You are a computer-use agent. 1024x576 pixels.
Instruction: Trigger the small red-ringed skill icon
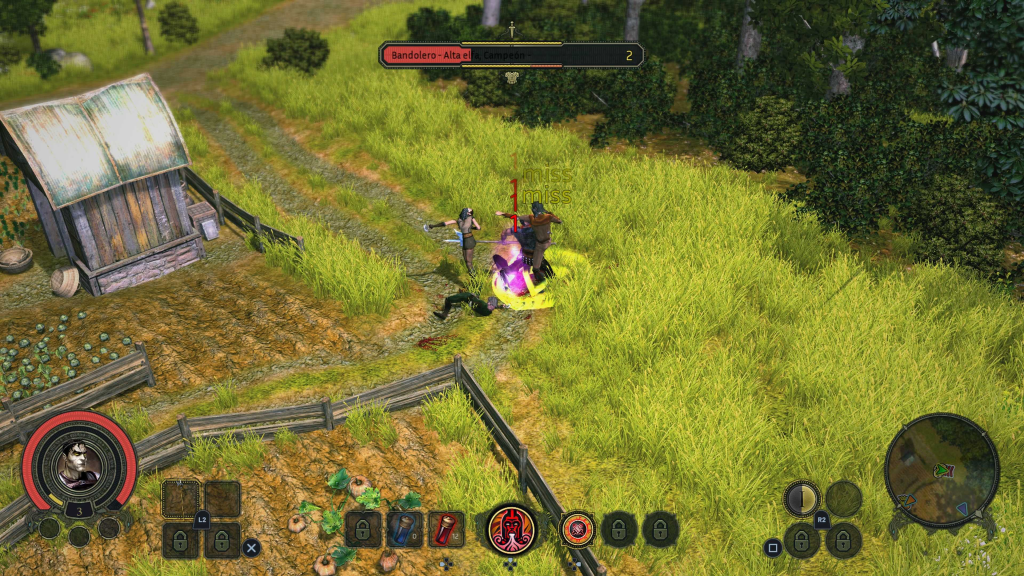point(577,529)
